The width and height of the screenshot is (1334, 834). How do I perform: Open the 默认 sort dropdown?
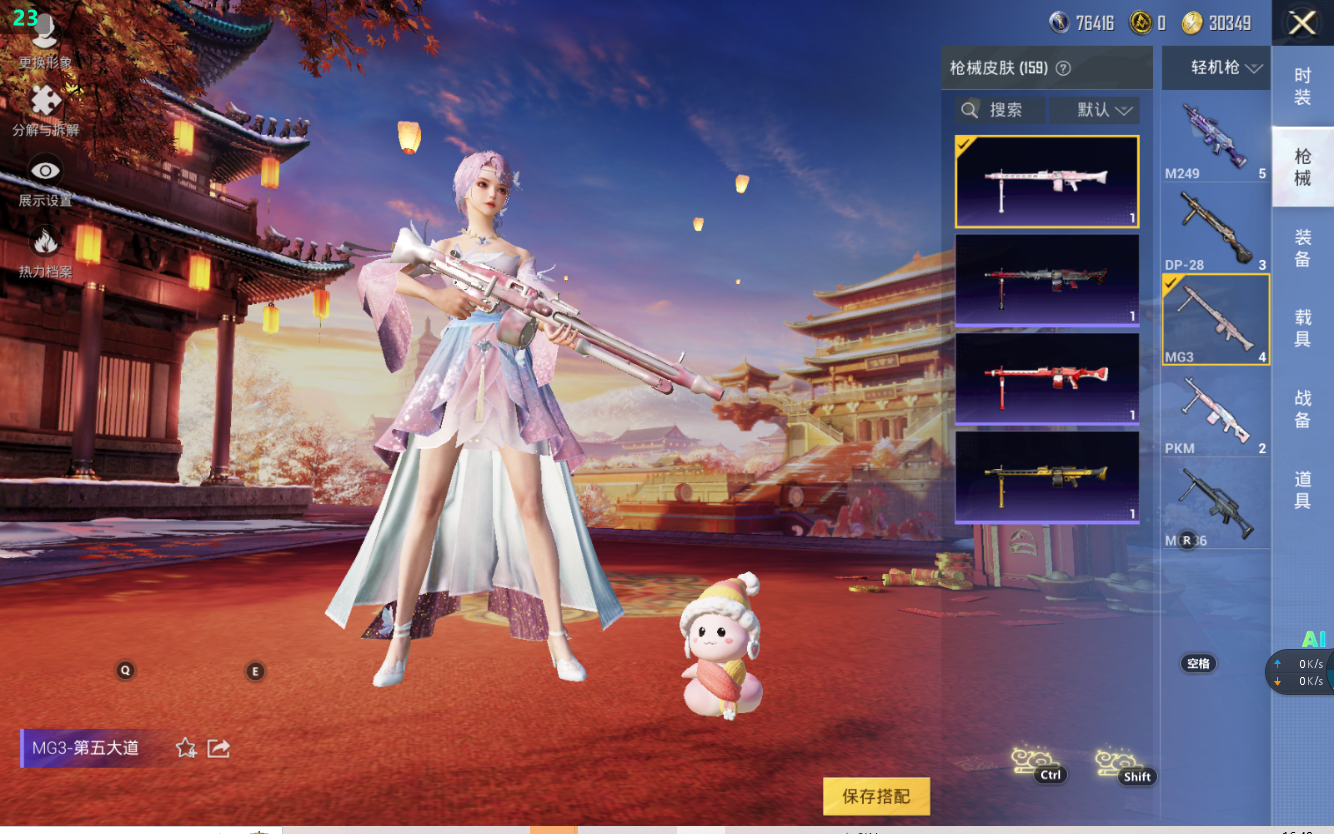click(x=1094, y=110)
